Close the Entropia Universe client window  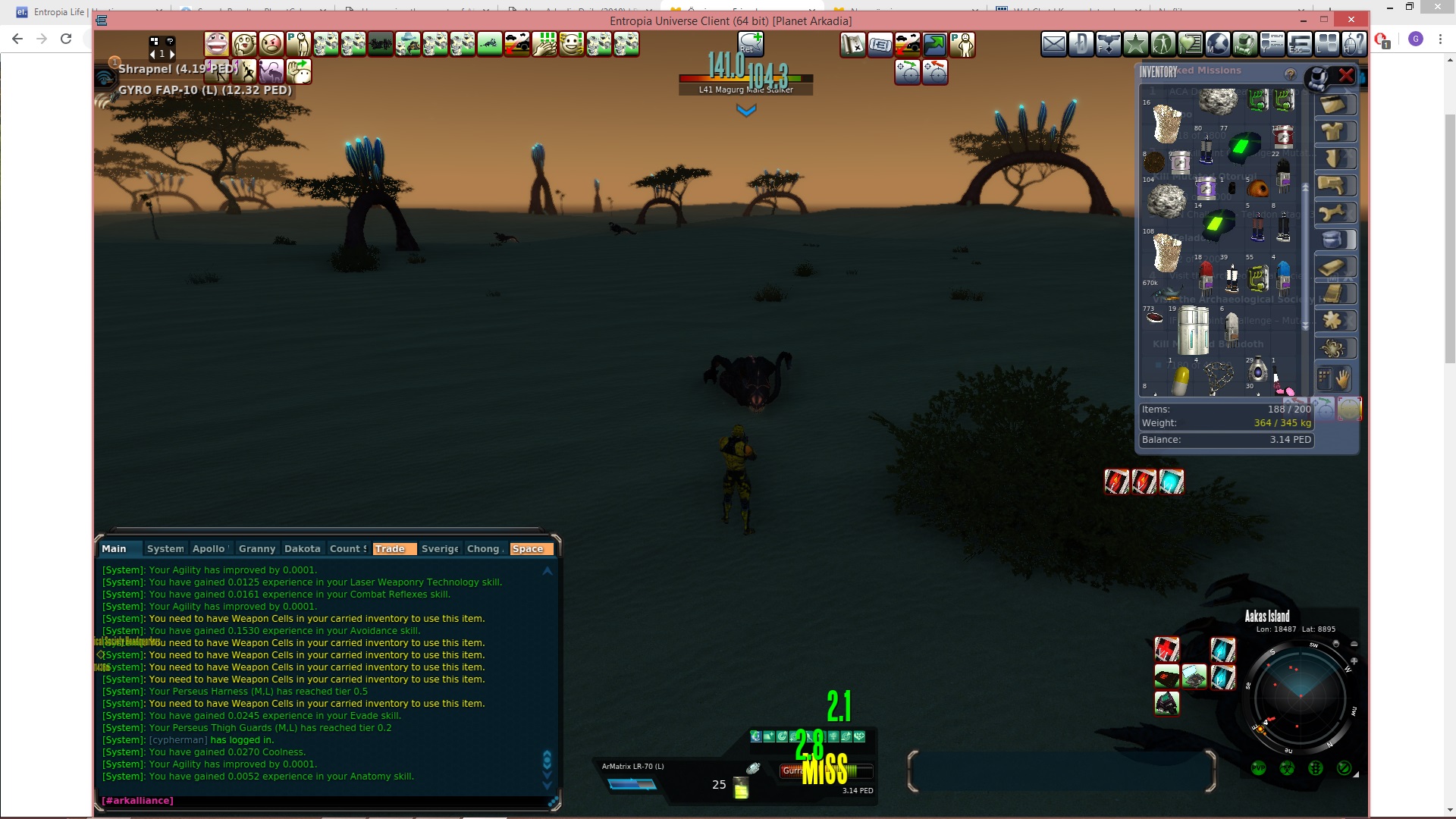(x=1351, y=20)
